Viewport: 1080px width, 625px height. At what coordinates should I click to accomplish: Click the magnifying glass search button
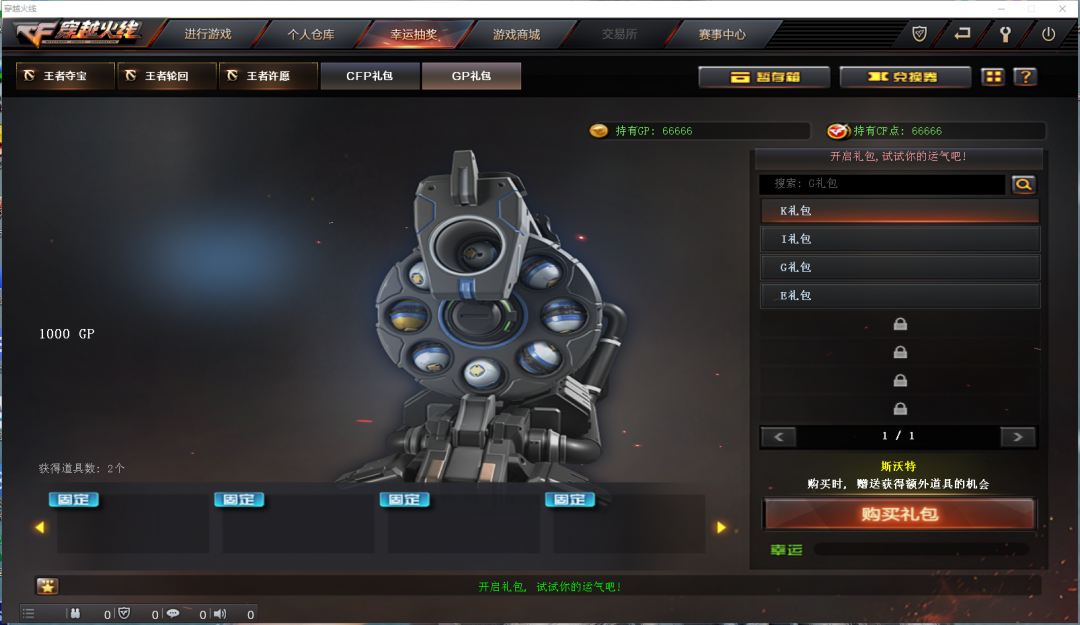tap(1024, 184)
